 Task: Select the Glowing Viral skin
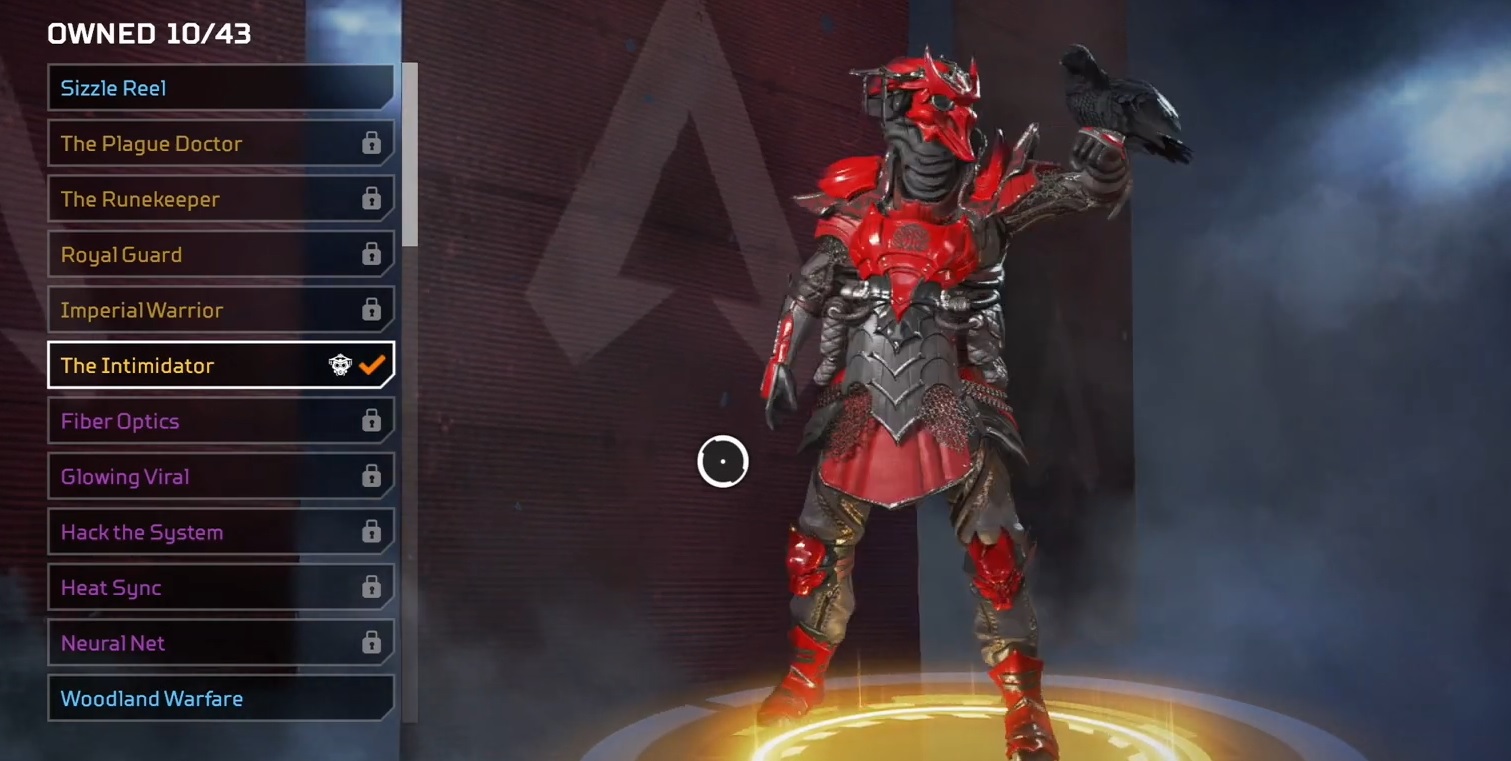pos(220,477)
